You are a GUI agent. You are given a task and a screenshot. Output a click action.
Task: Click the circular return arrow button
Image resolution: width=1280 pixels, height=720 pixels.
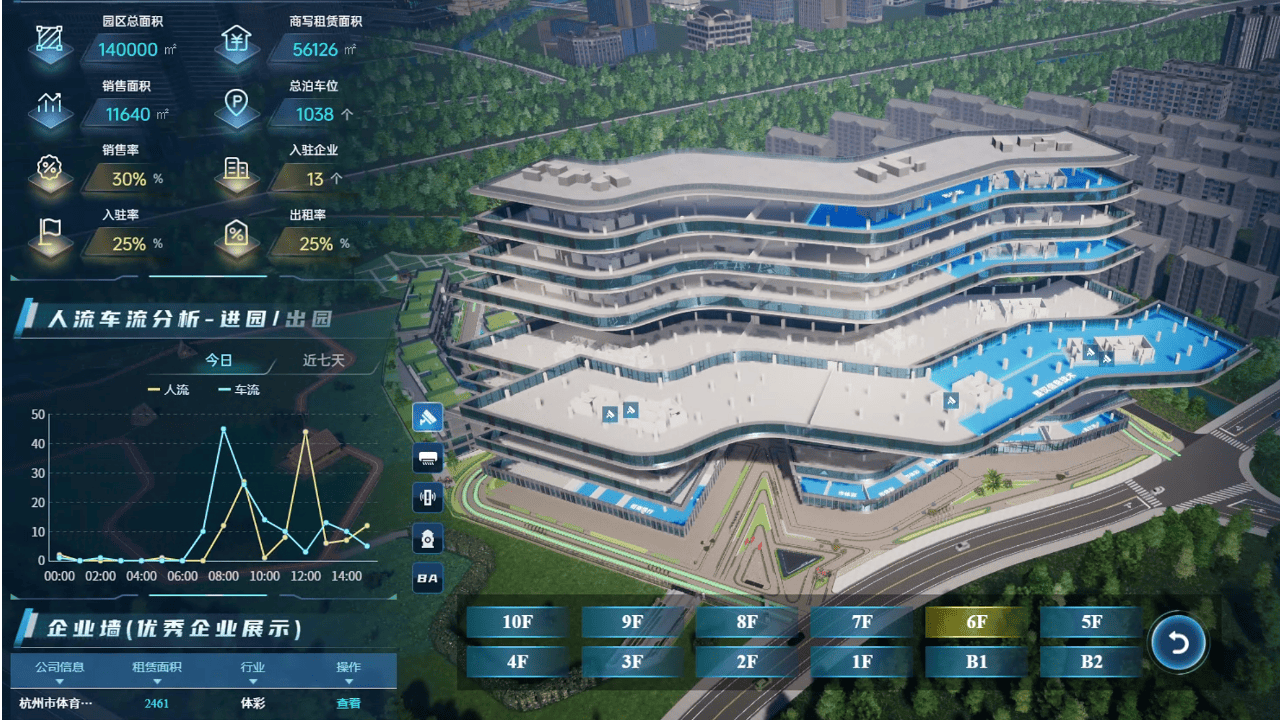(x=1179, y=643)
